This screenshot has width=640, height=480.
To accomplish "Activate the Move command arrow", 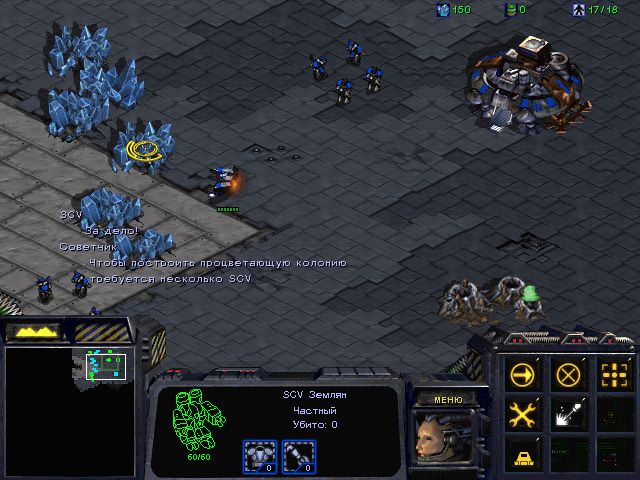I will click(523, 375).
